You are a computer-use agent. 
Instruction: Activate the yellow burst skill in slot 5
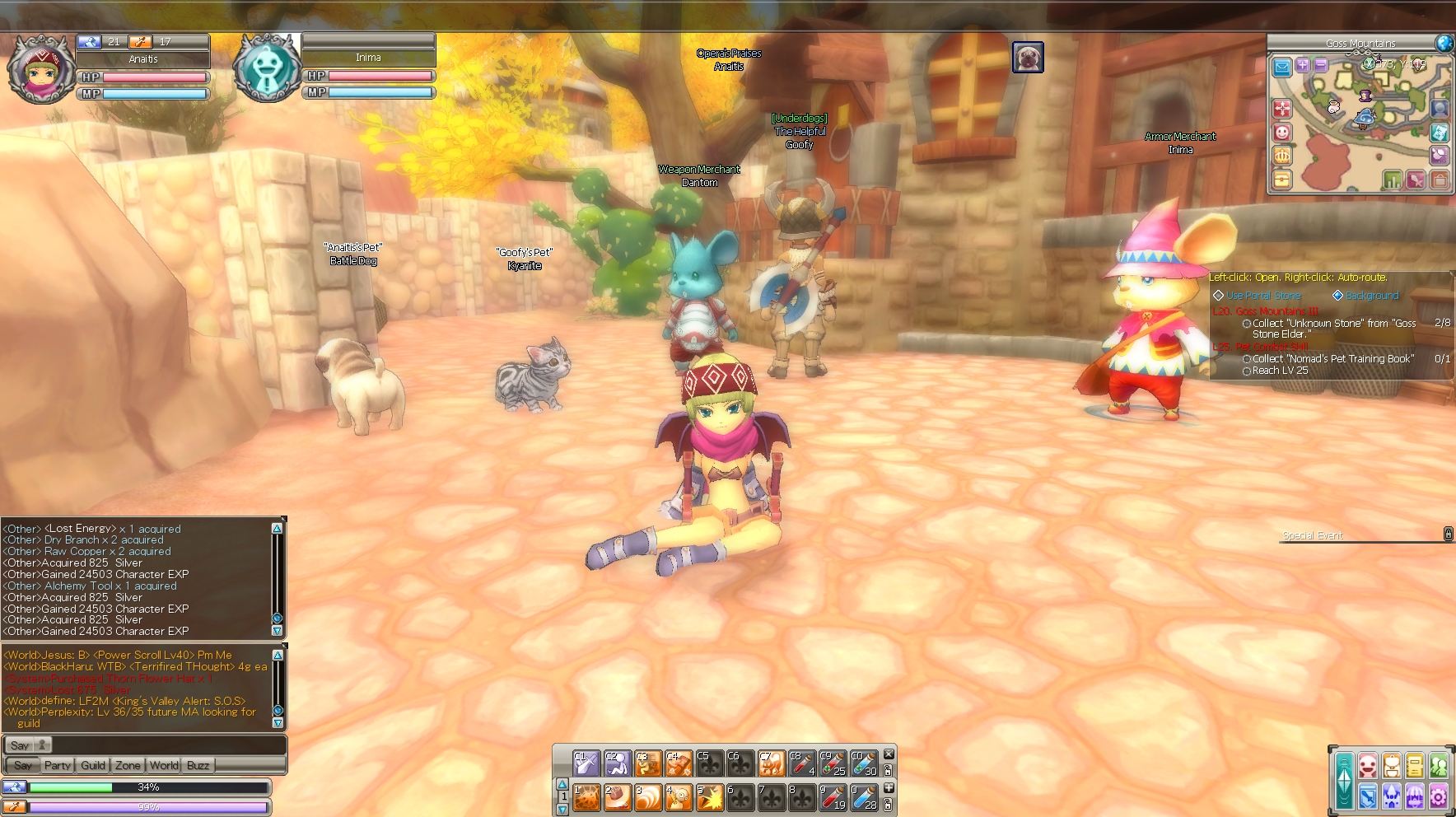click(709, 797)
